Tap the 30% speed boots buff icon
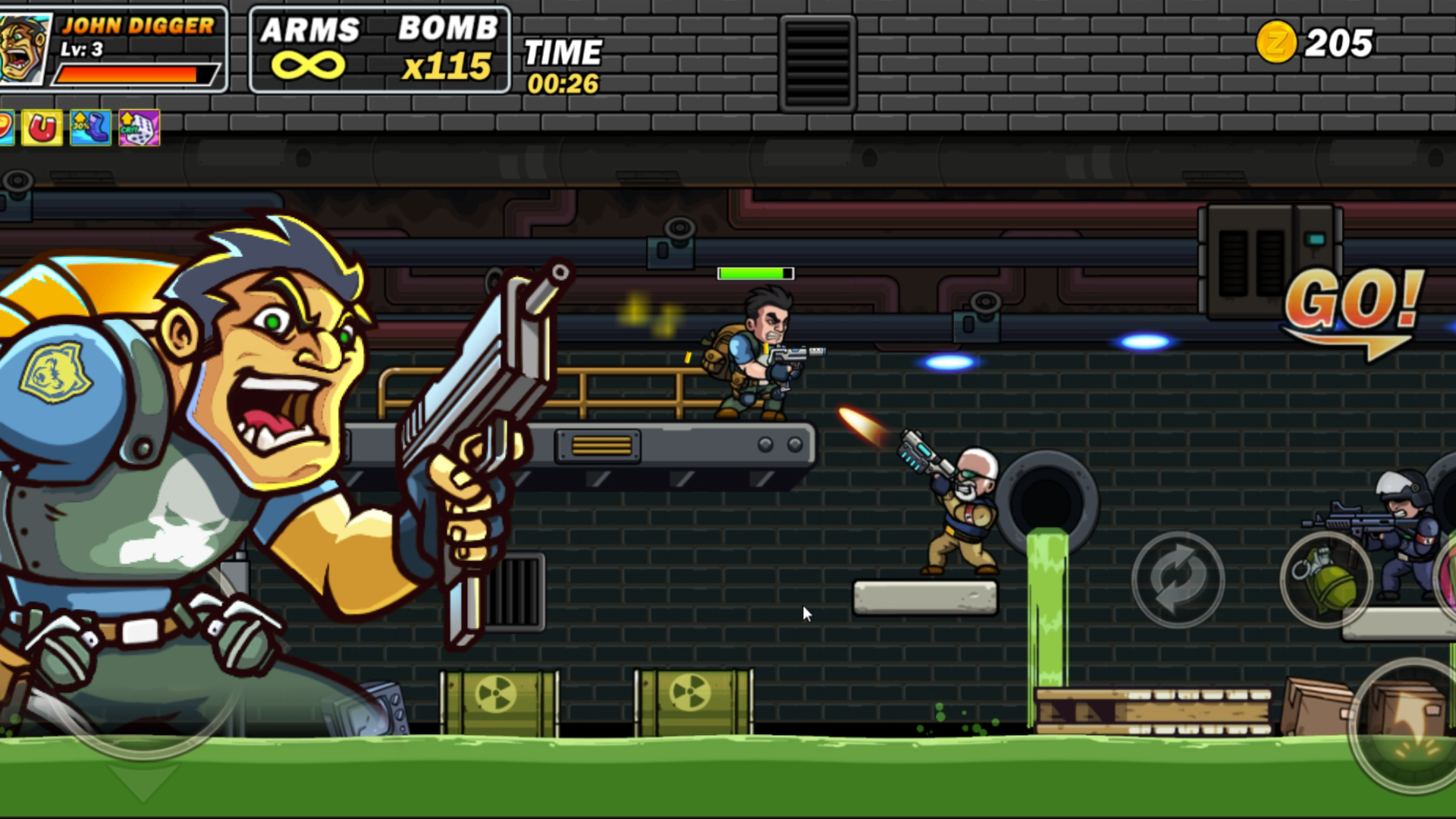1456x819 pixels. coord(89,129)
